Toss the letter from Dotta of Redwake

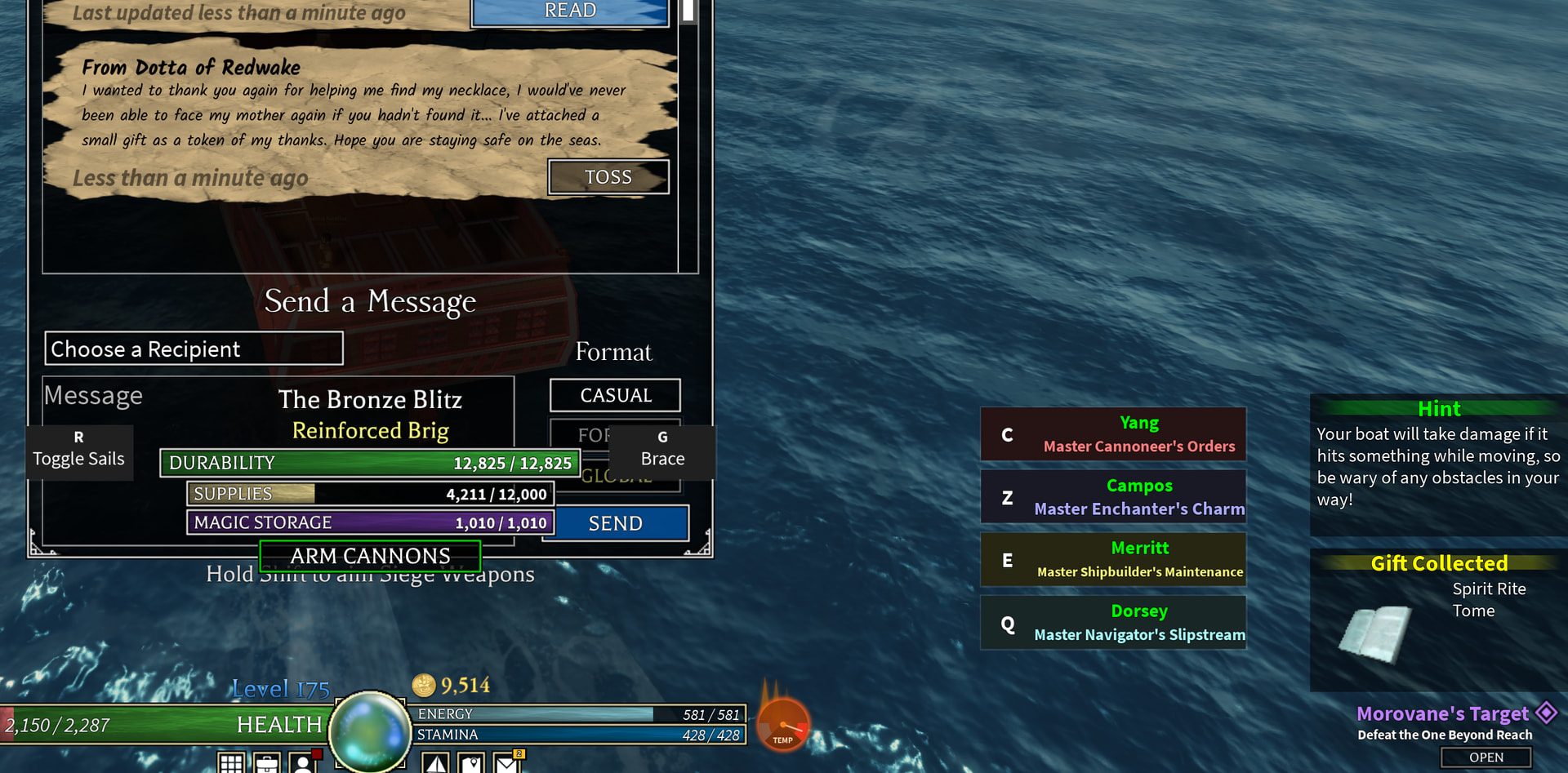pos(608,177)
